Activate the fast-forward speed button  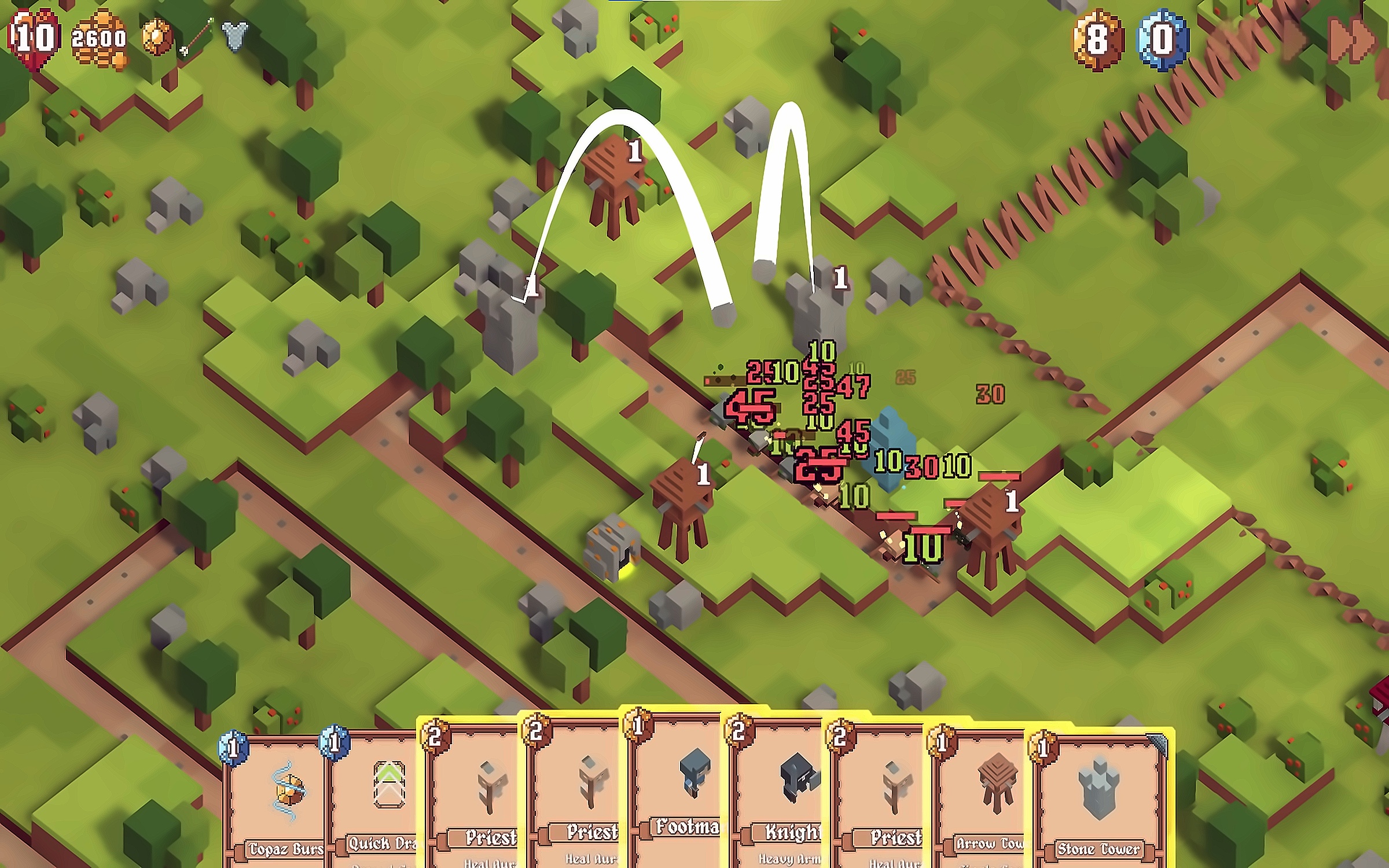(1350, 39)
